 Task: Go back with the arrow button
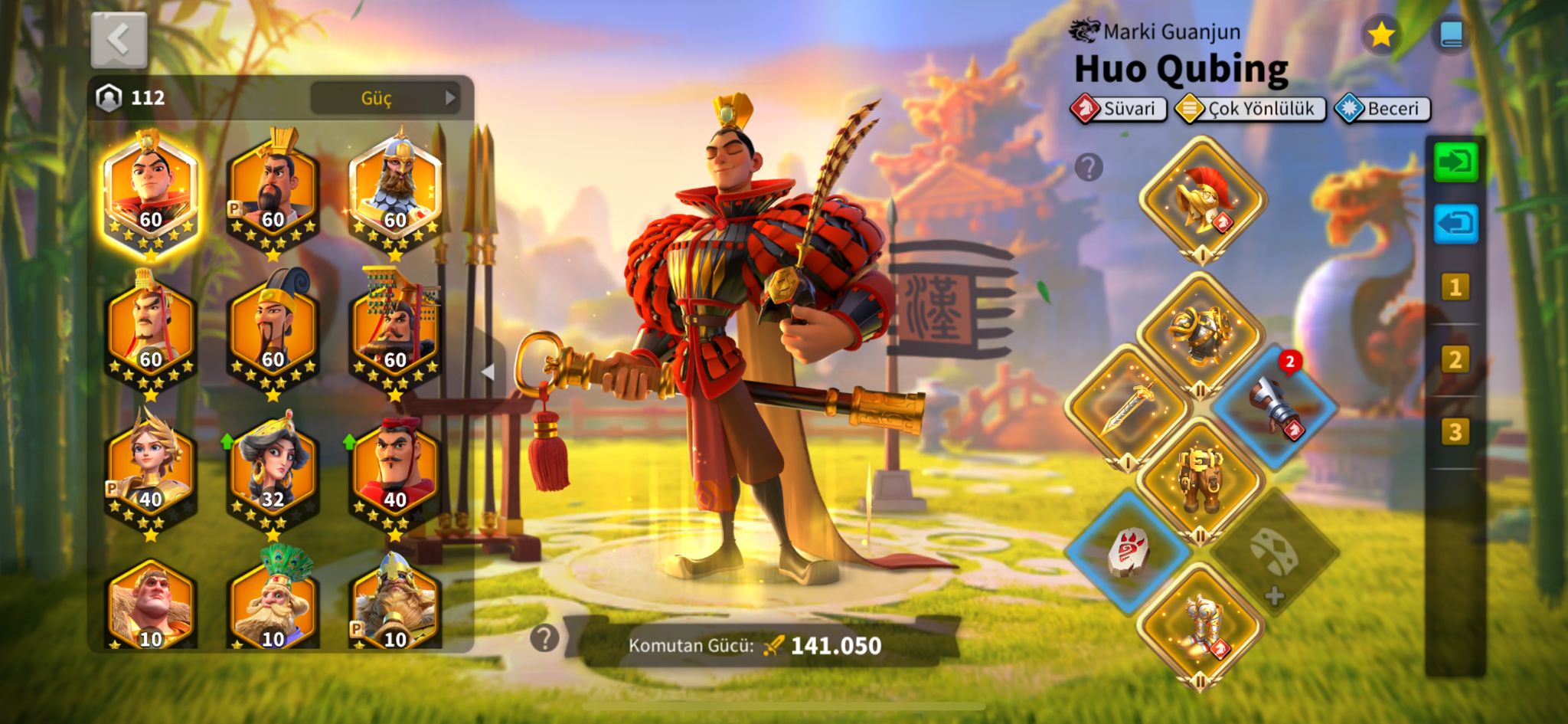[x=119, y=40]
